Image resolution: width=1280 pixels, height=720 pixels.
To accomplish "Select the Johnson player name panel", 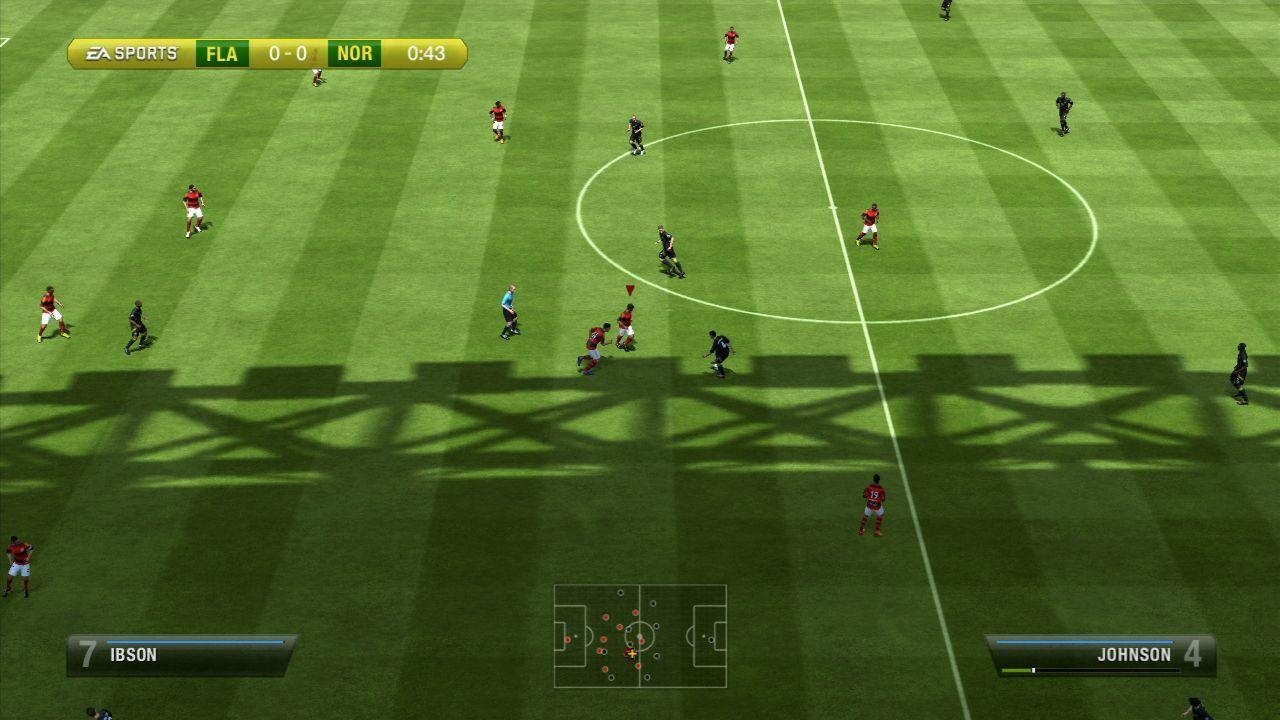I will (x=1100, y=655).
